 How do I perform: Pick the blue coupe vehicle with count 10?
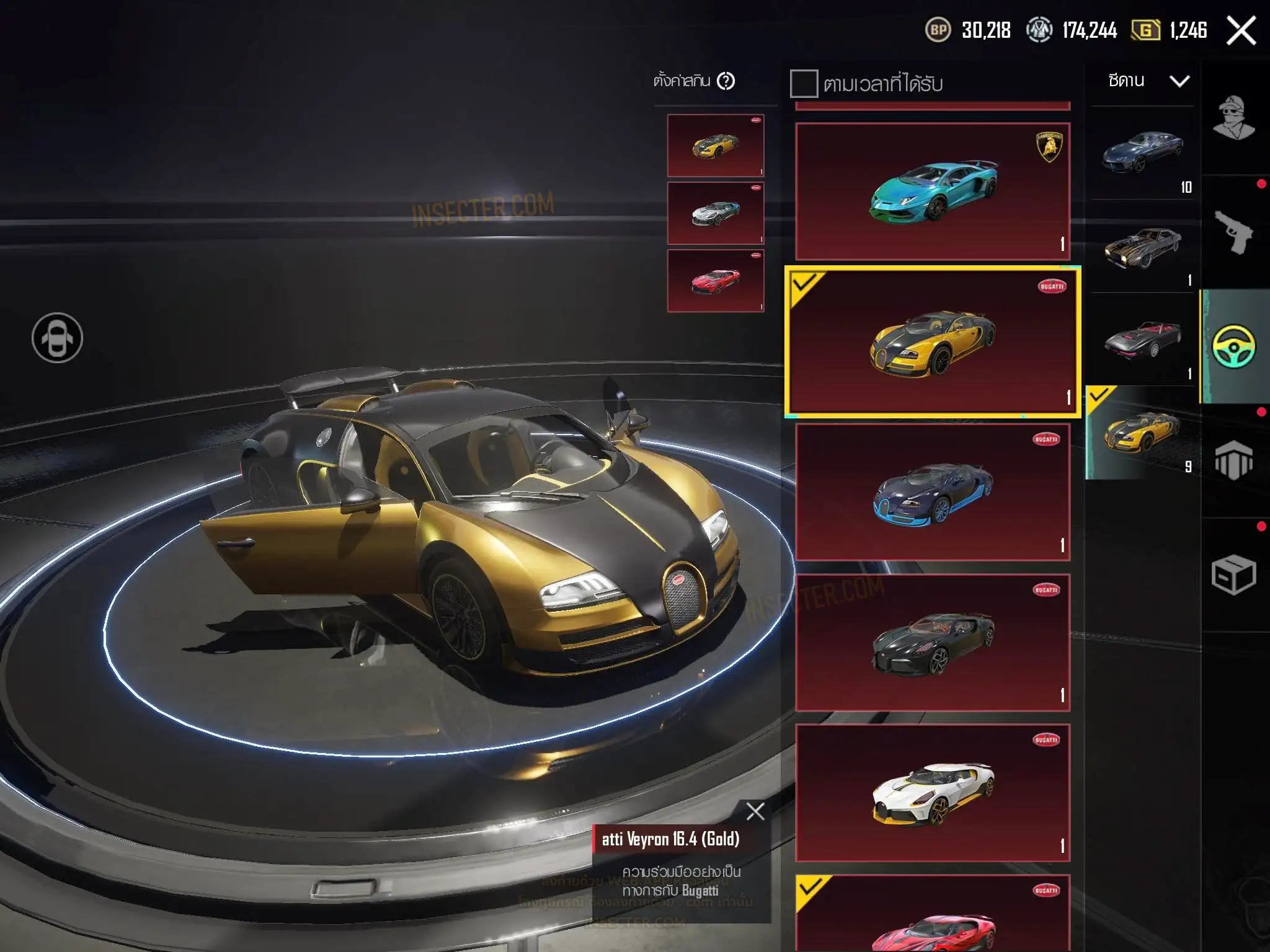(x=1142, y=152)
